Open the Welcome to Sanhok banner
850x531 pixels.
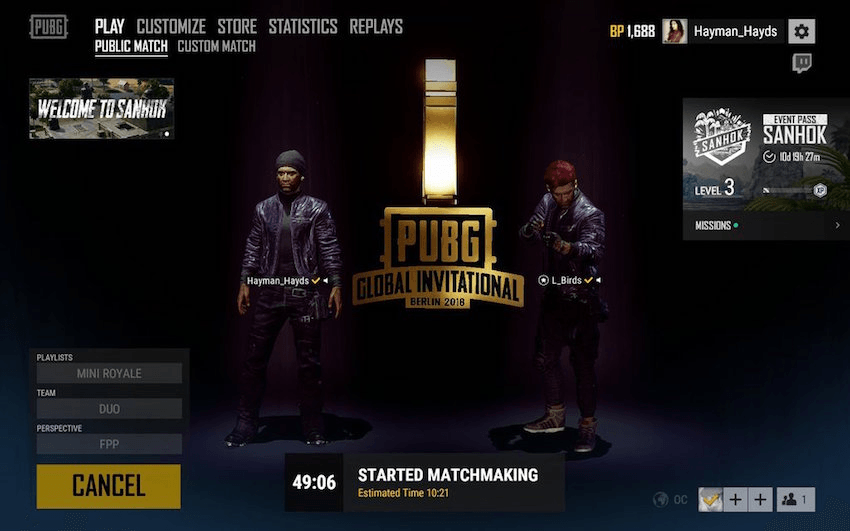101,108
